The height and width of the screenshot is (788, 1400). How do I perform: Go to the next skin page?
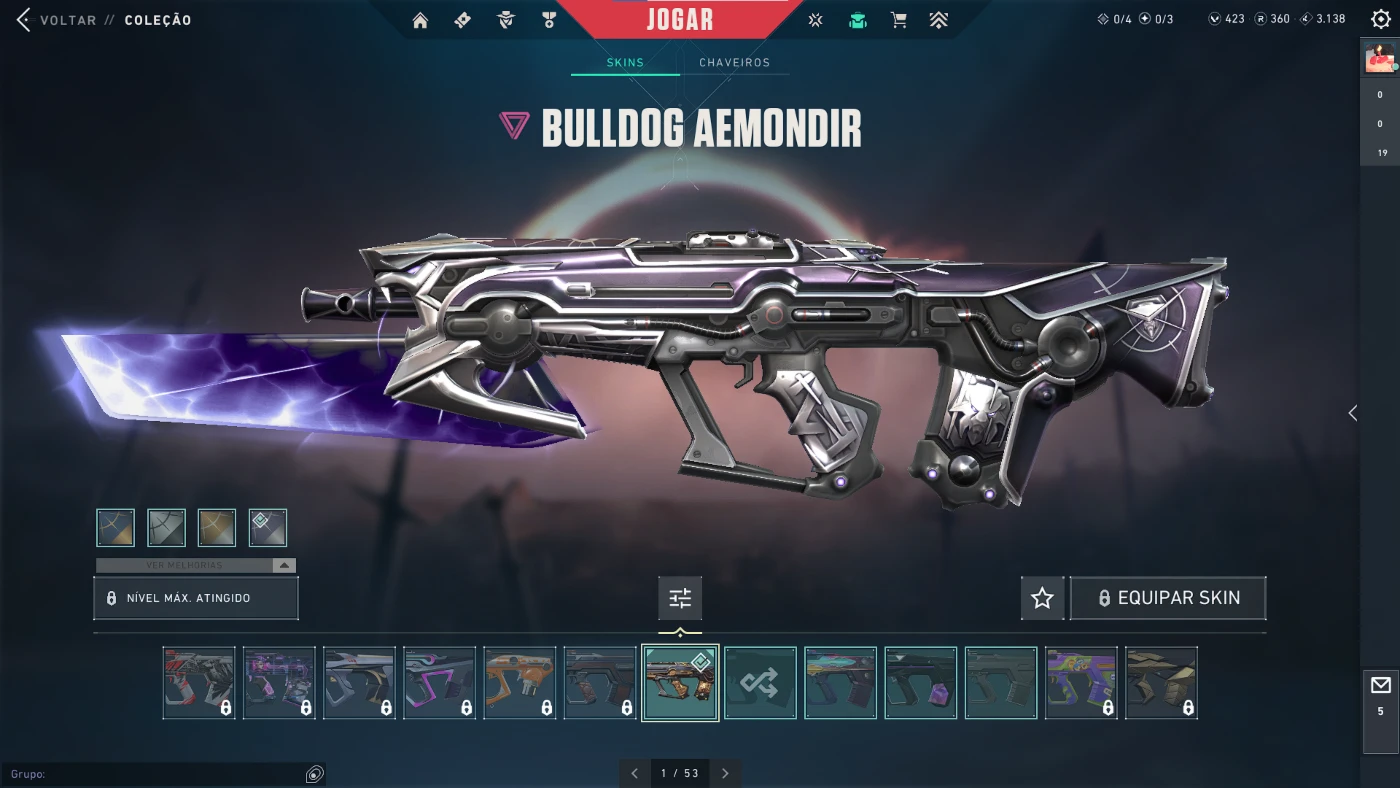[x=725, y=773]
